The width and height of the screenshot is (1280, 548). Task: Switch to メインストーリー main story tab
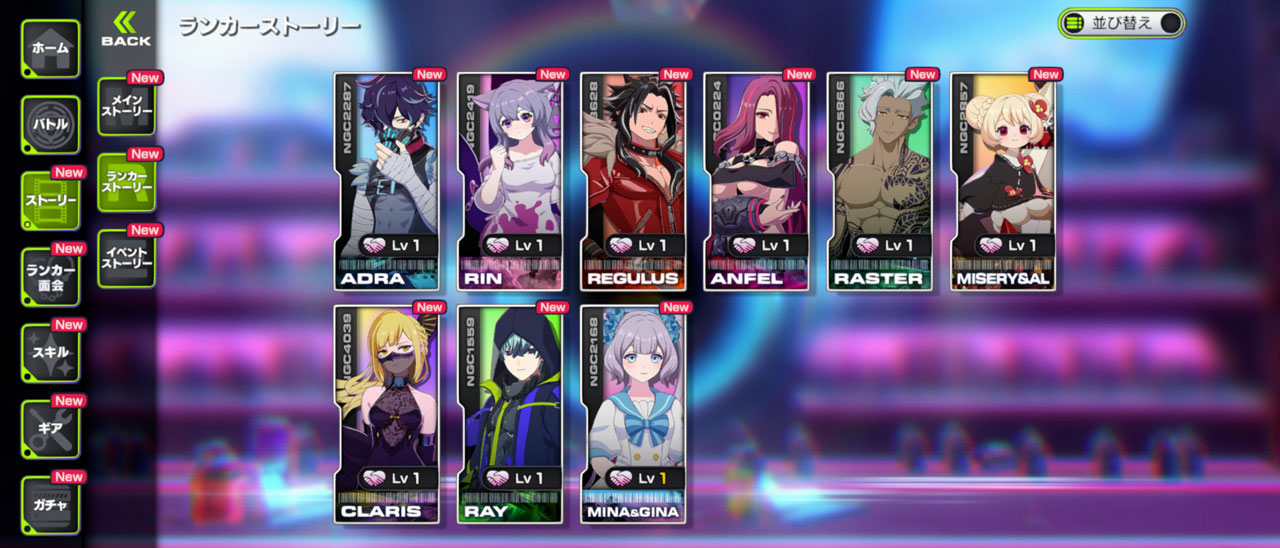(x=126, y=106)
